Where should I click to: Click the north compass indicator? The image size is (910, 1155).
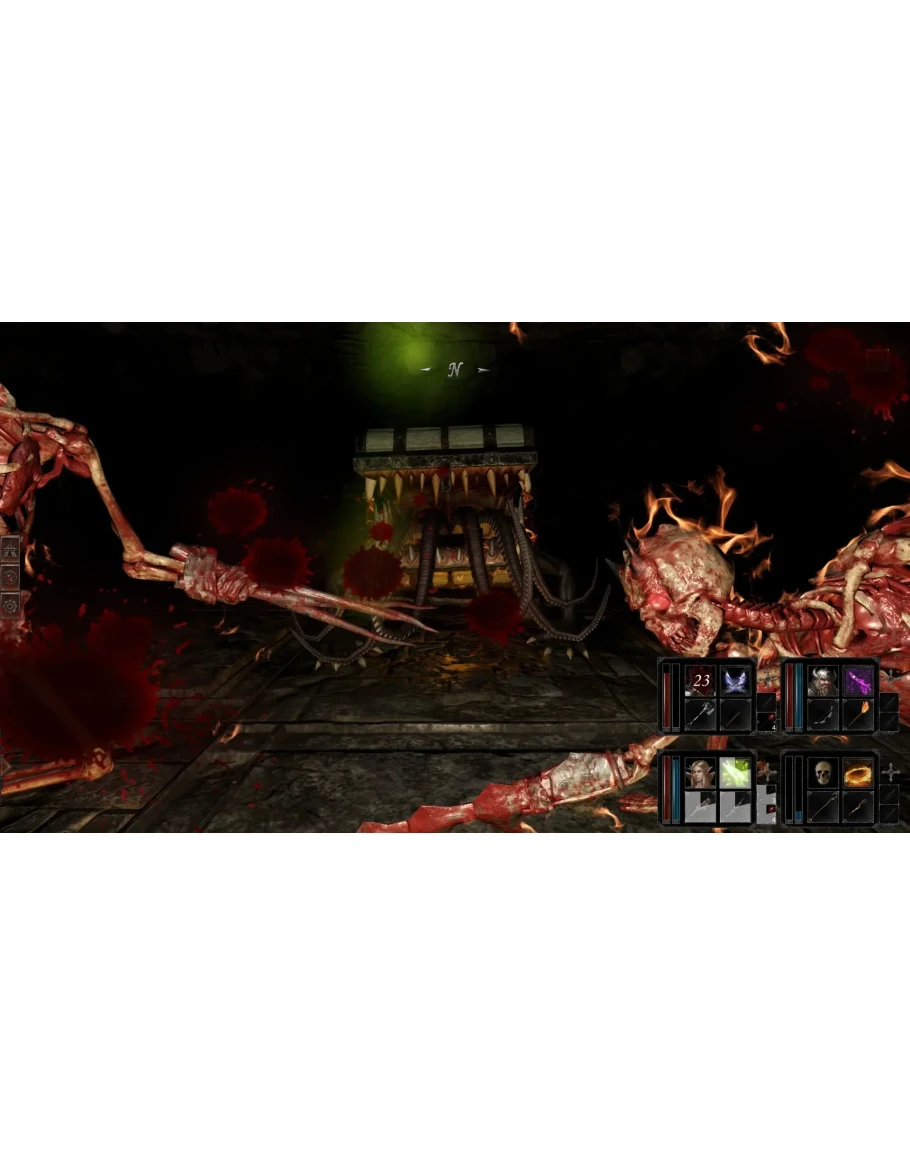[x=455, y=370]
